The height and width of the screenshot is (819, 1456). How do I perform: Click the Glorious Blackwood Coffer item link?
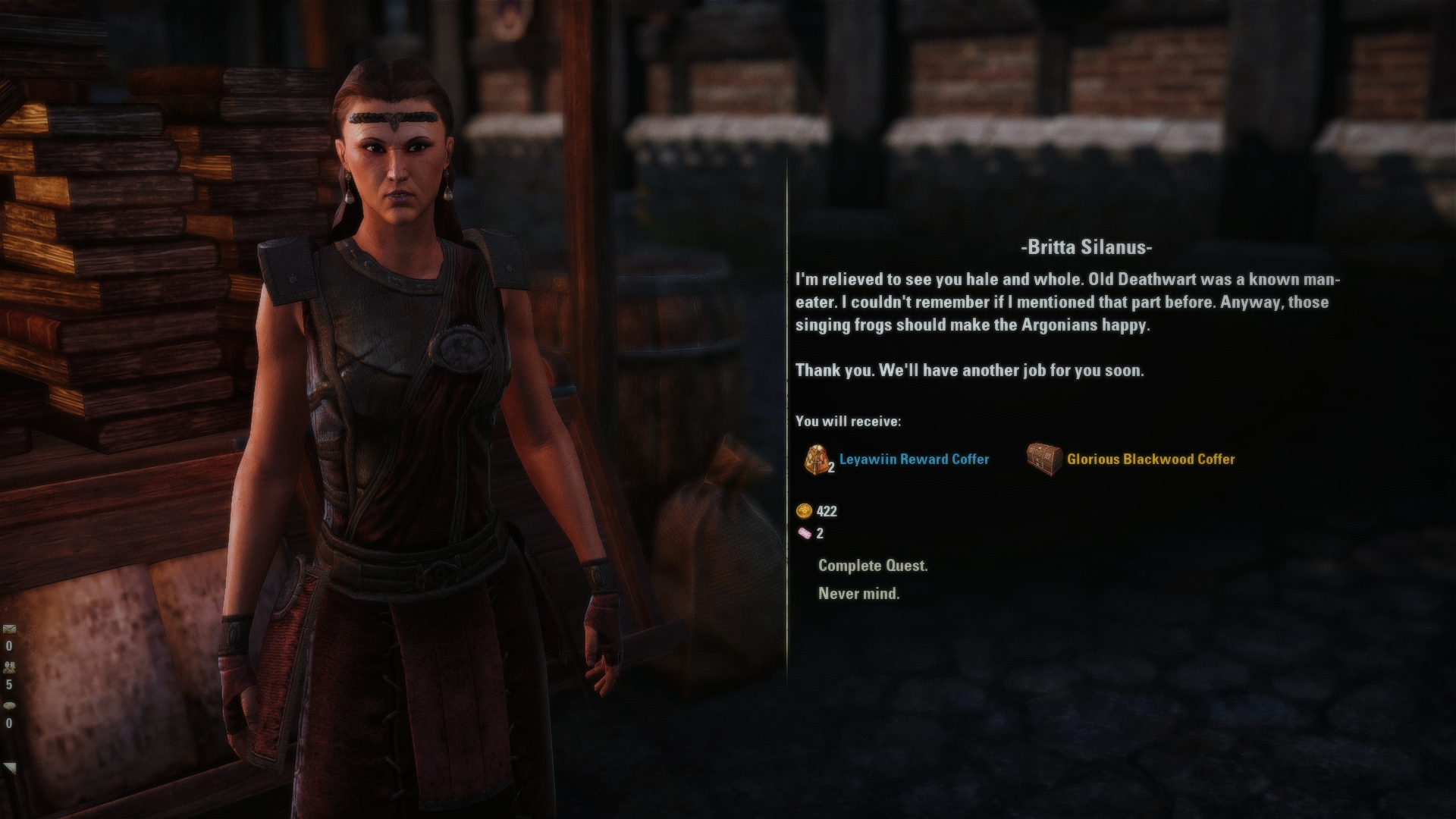click(1150, 459)
